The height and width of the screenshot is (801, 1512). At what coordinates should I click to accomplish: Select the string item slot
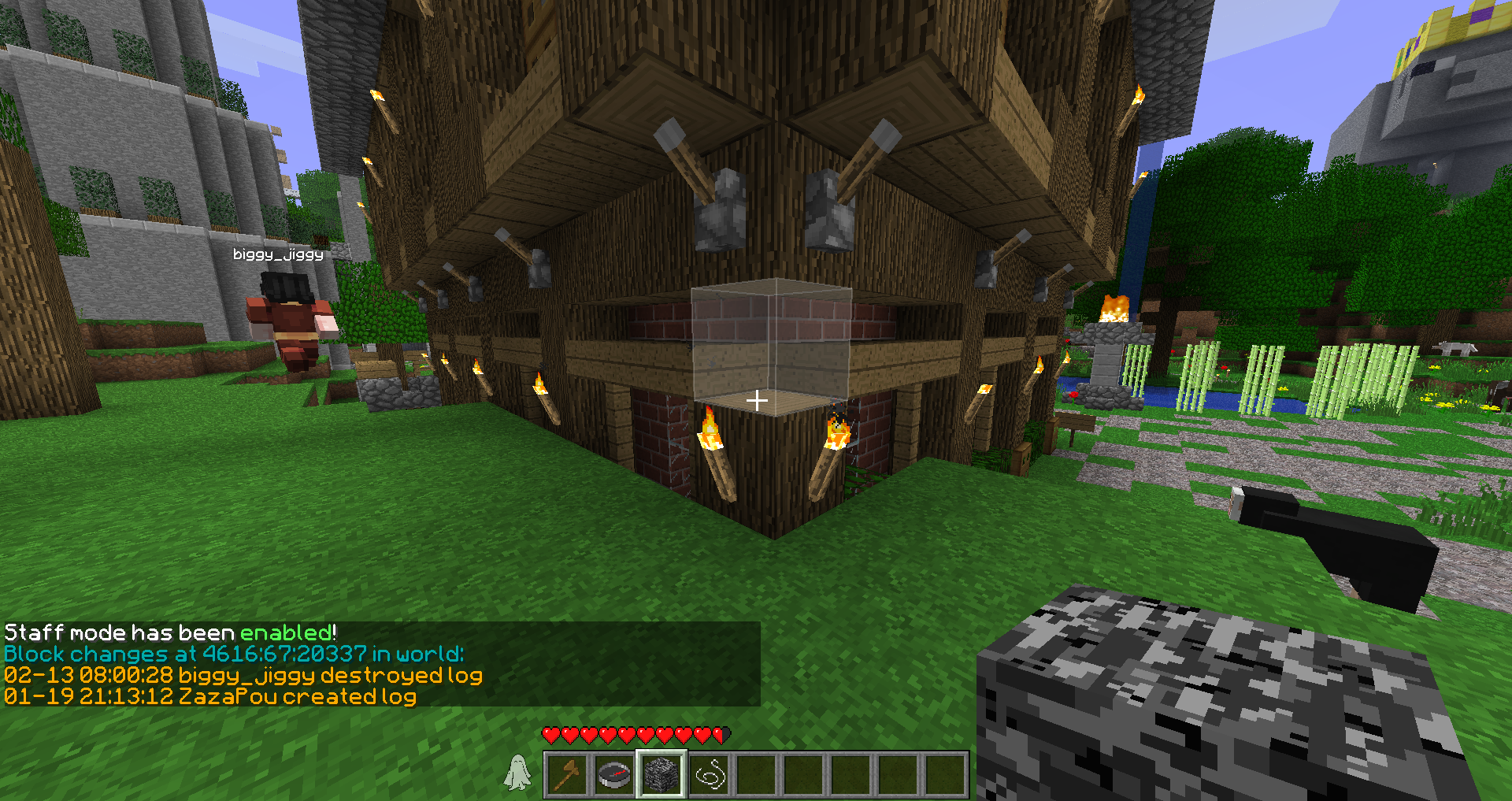pyautogui.click(x=709, y=774)
